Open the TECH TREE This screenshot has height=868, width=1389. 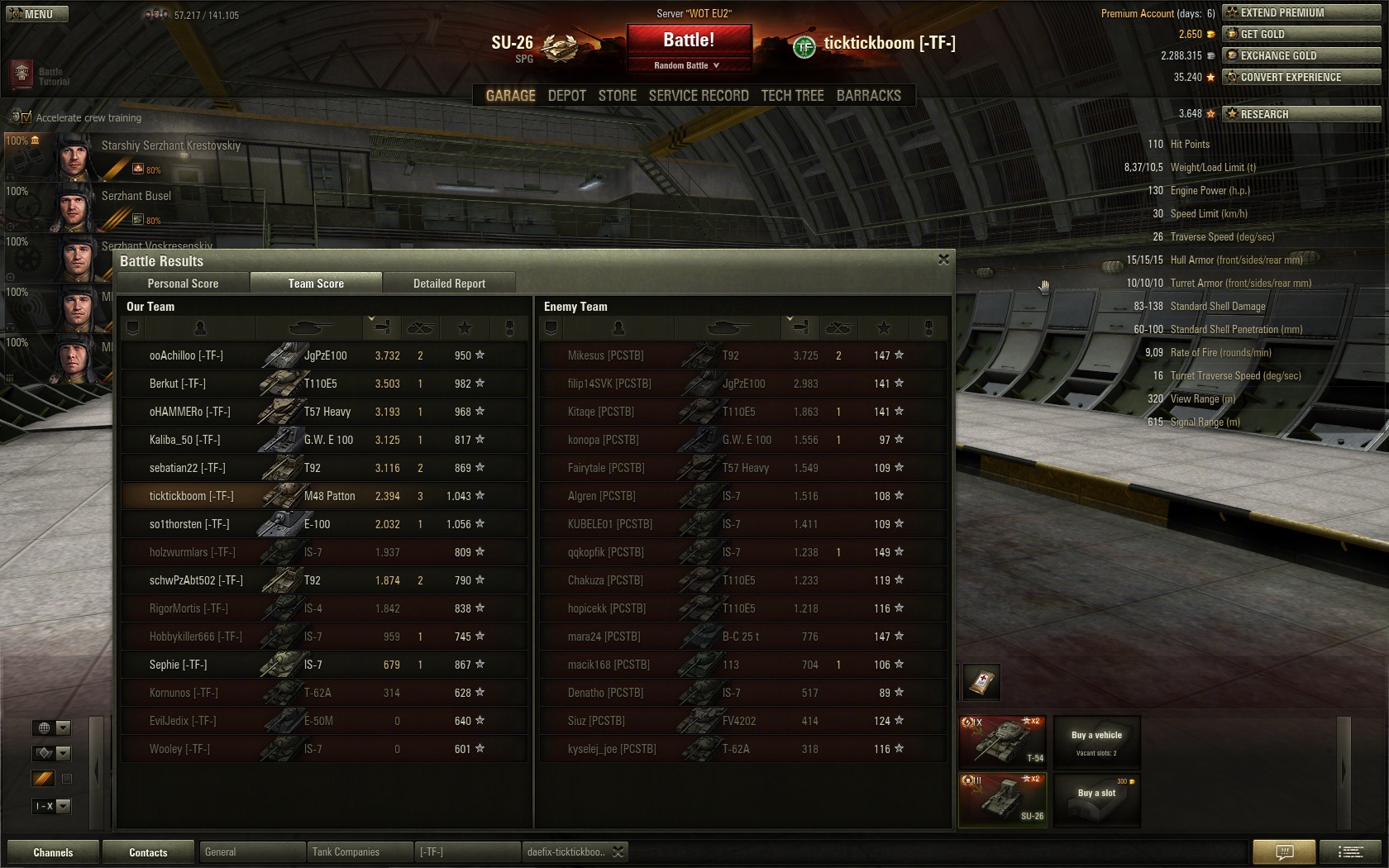[x=792, y=96]
